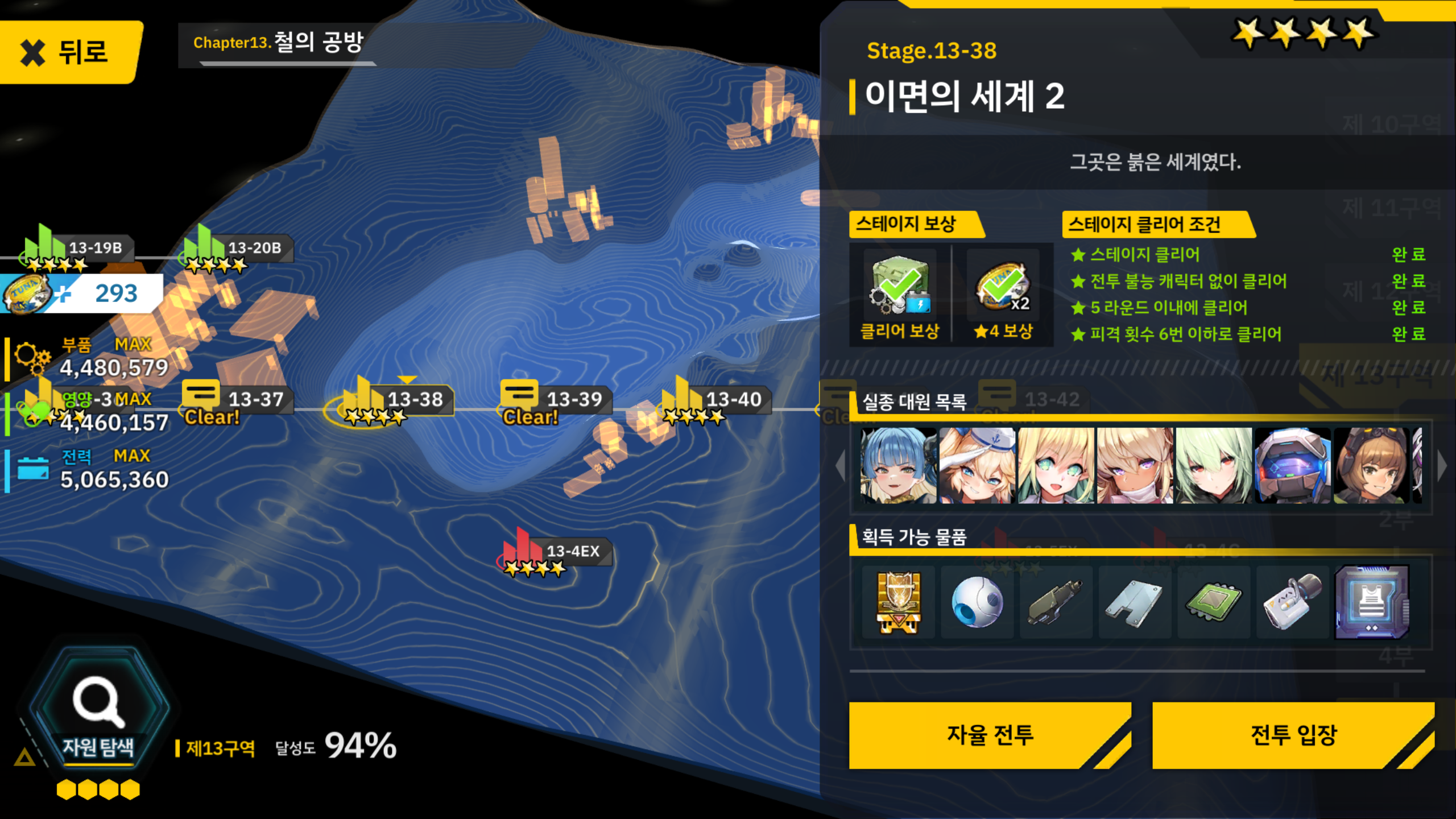Select the blue-haired missing member portrait
The image size is (1456, 819).
pyautogui.click(x=898, y=465)
